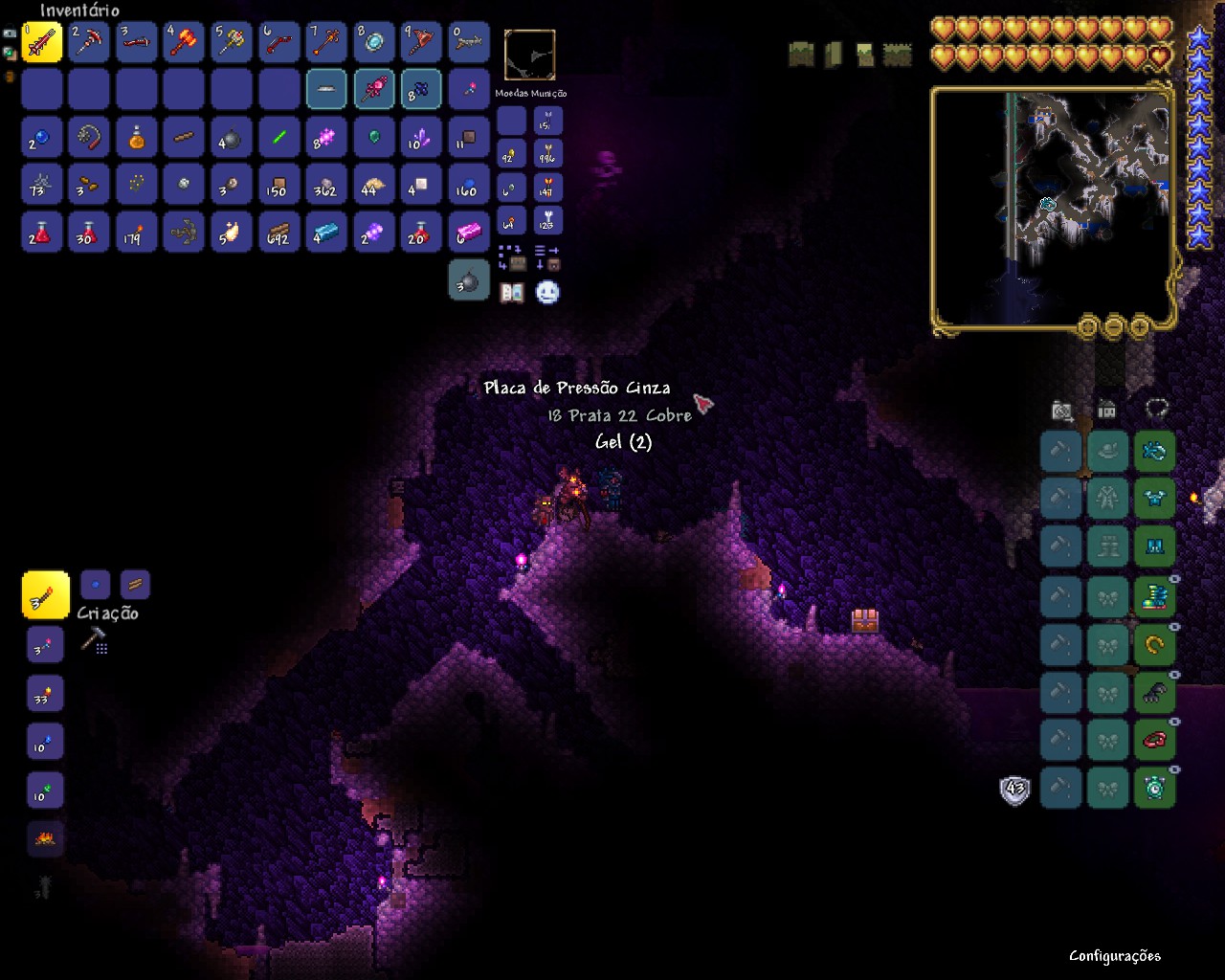Open the emote menu smiley icon
This screenshot has height=980, width=1225.
pos(546,293)
